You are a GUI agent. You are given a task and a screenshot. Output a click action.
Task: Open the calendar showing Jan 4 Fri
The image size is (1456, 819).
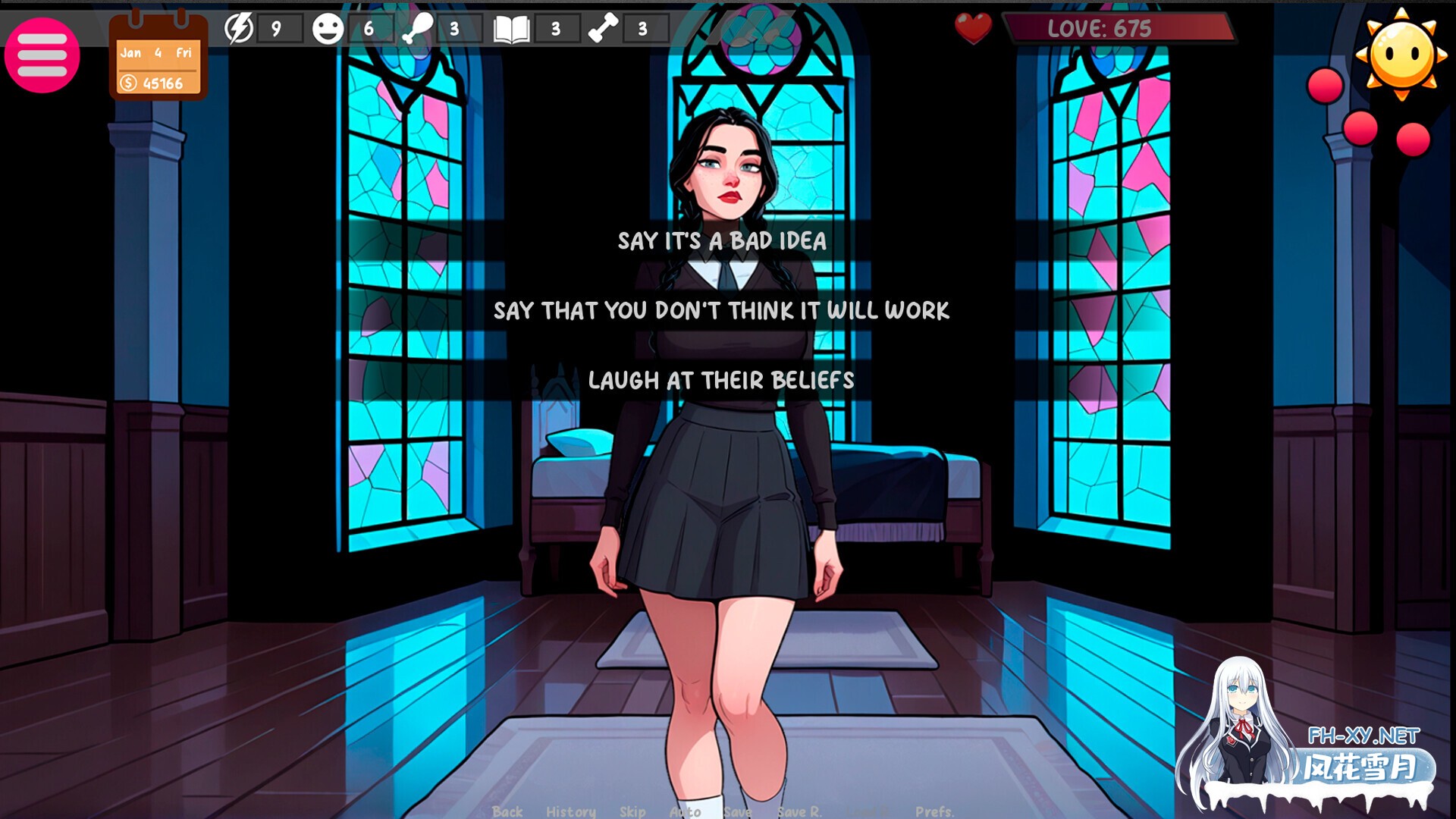tap(158, 57)
